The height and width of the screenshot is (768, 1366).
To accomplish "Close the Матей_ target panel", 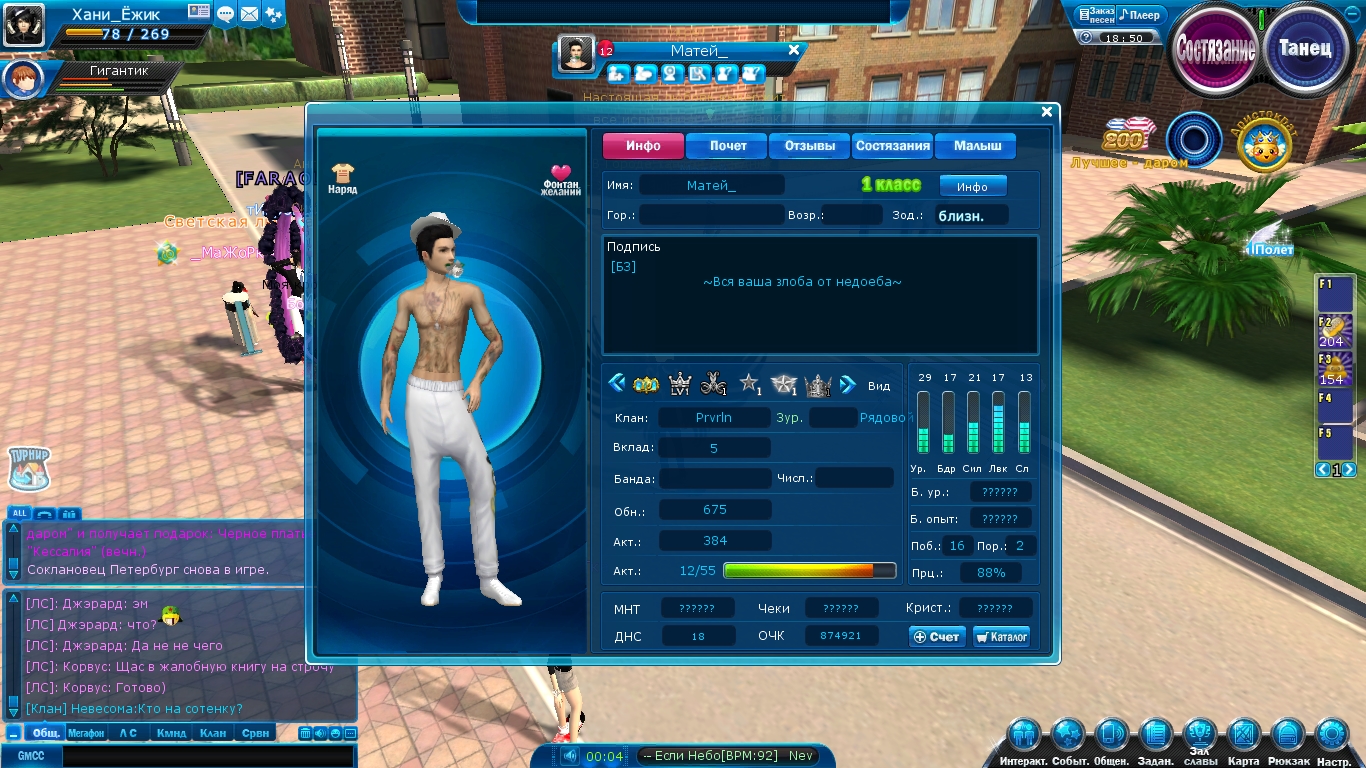I will point(794,50).
